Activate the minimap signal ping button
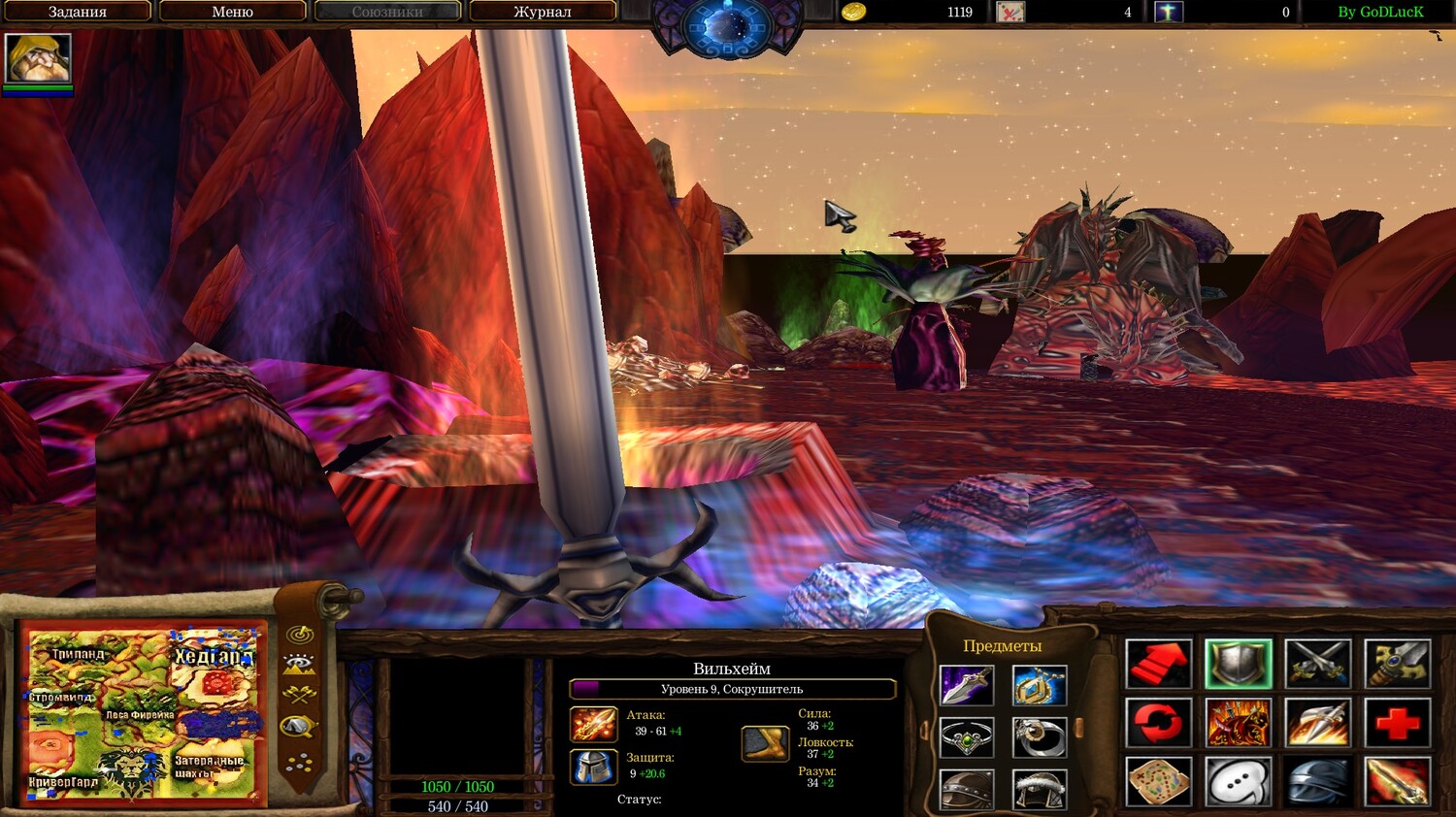 tap(300, 635)
